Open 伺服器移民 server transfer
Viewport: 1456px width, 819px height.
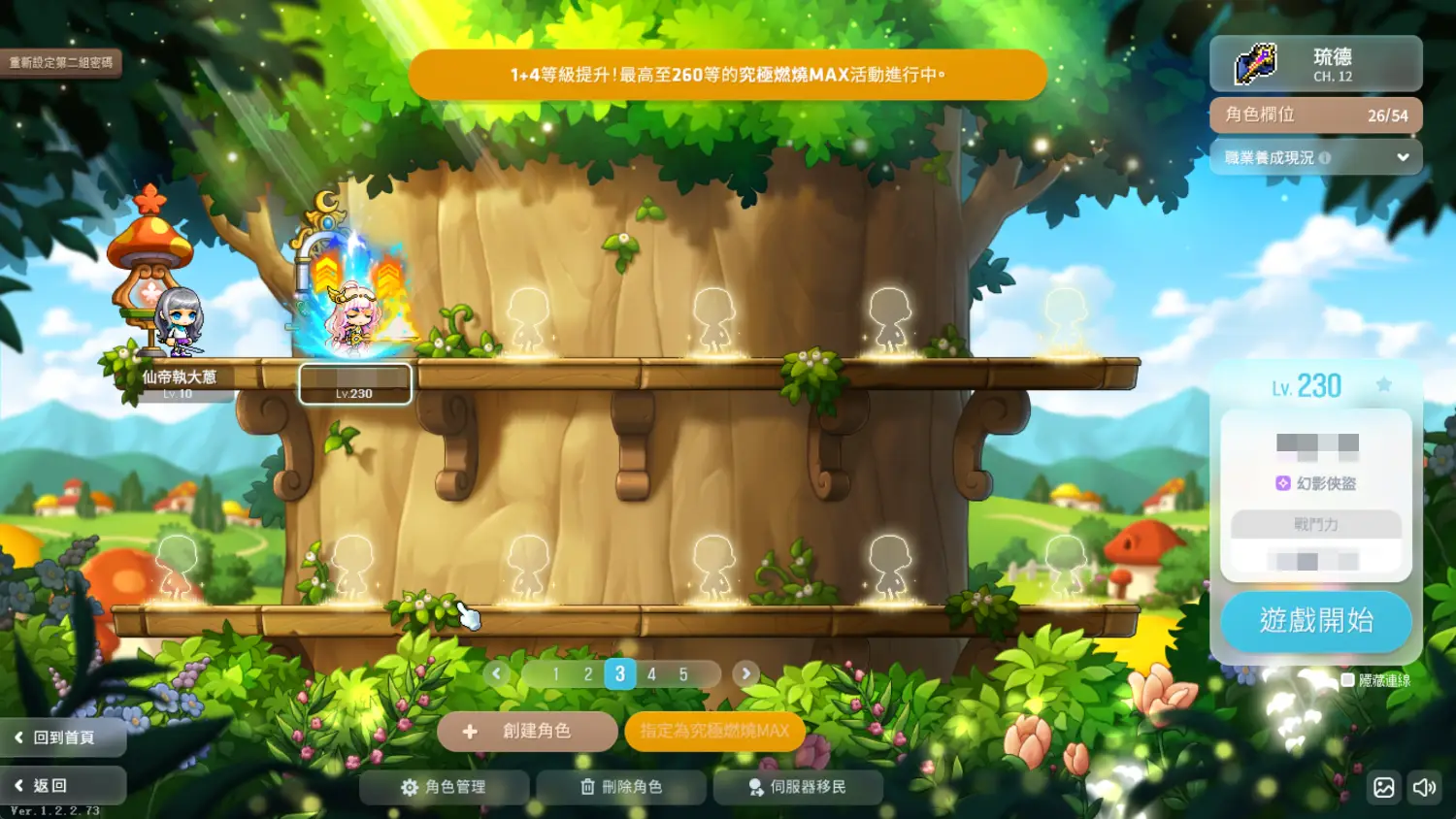click(798, 787)
